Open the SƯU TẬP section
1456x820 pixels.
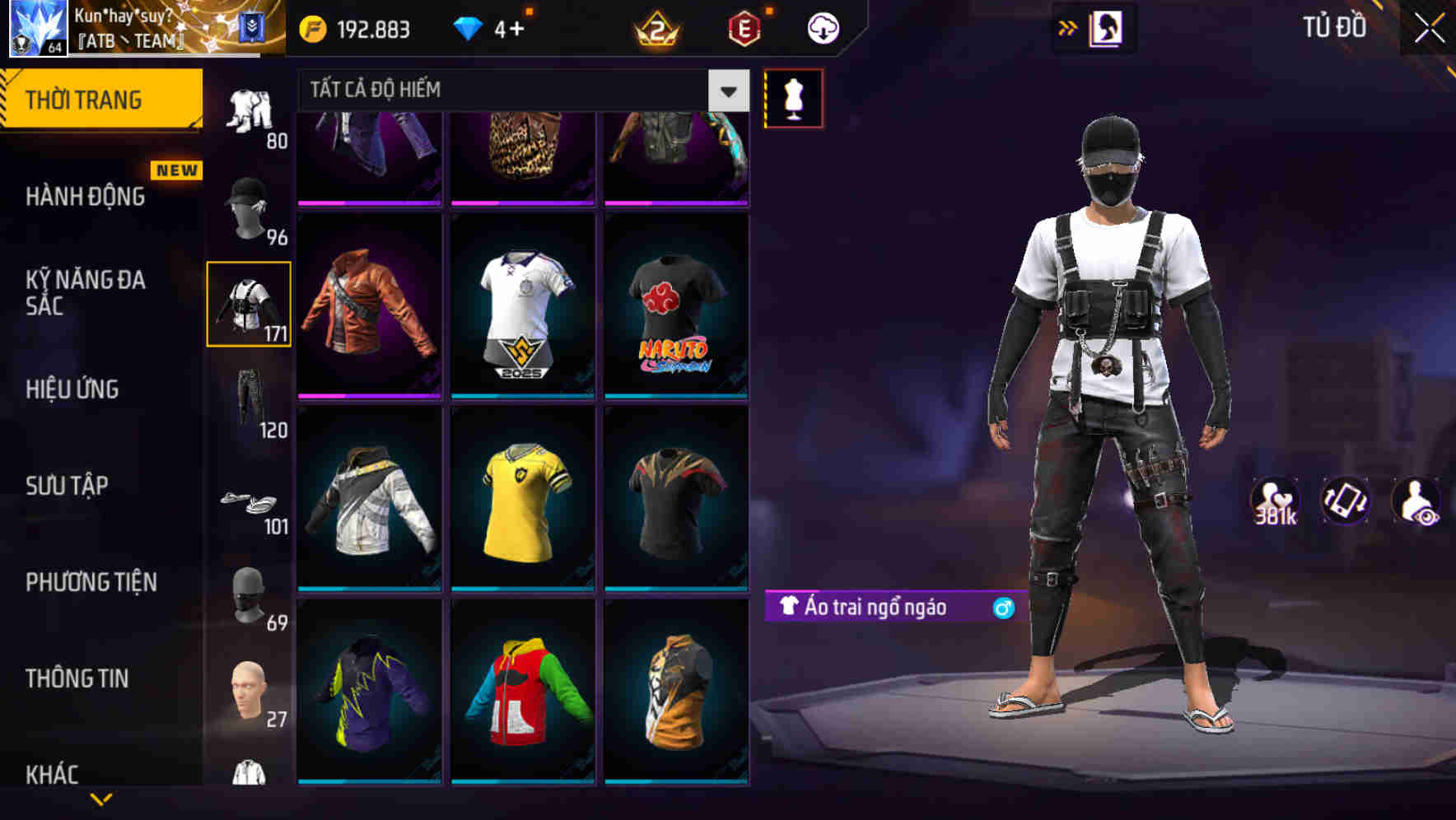click(66, 486)
